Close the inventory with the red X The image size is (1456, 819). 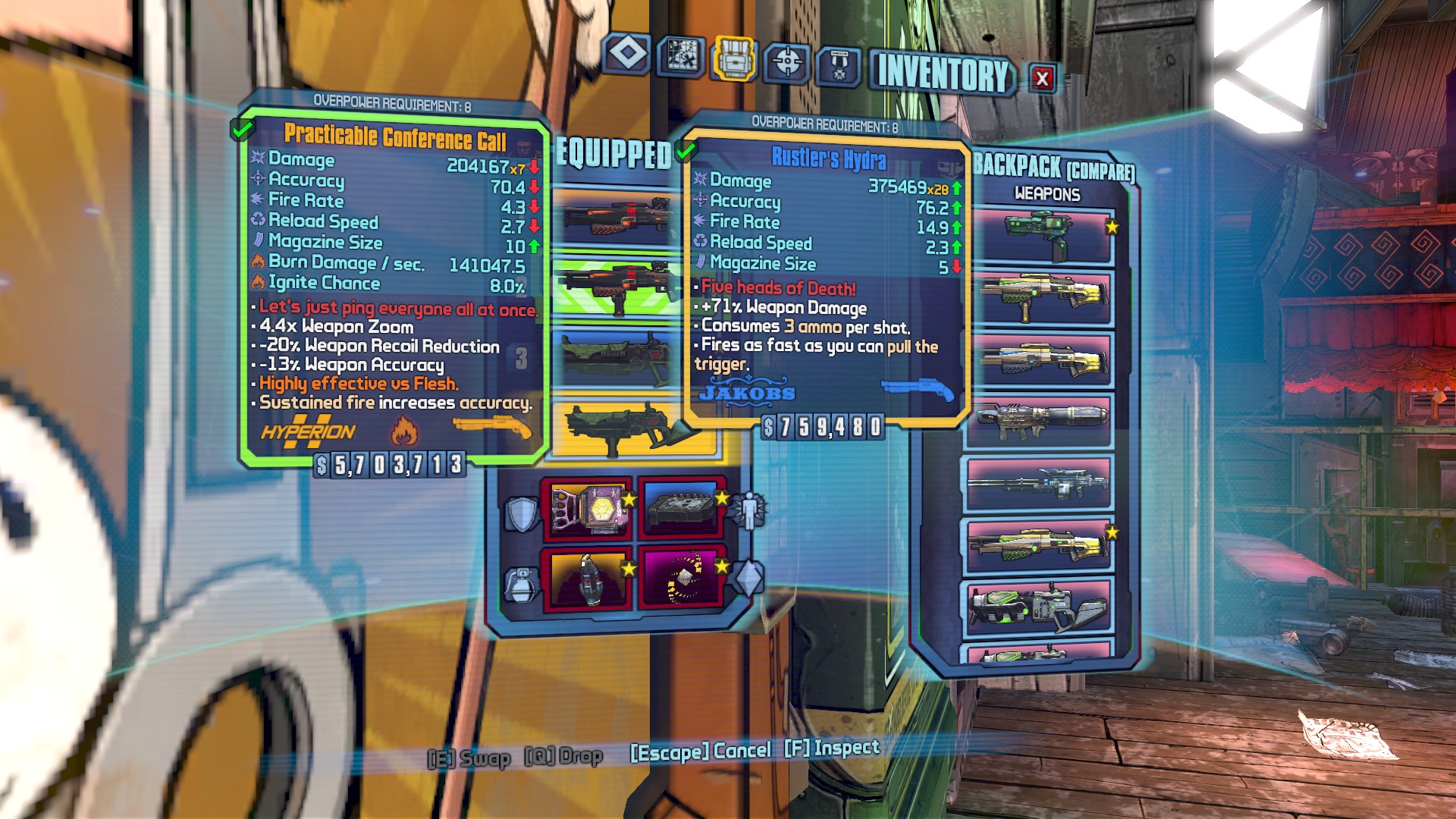[1043, 77]
